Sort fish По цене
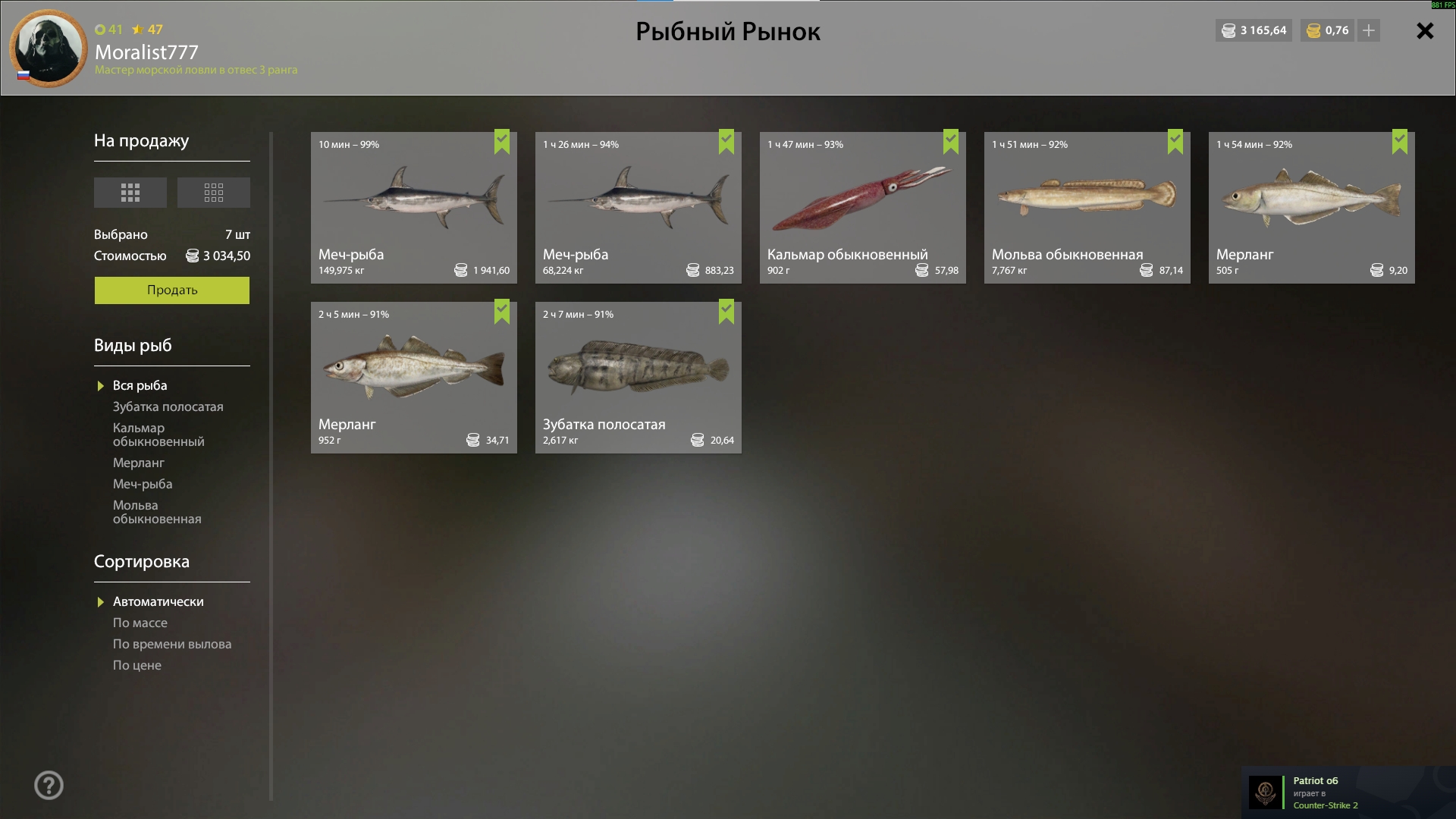The height and width of the screenshot is (819, 1456). tap(137, 666)
